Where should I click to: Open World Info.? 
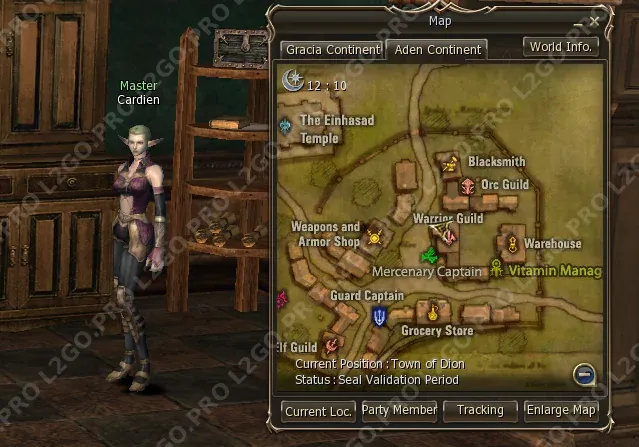[561, 46]
